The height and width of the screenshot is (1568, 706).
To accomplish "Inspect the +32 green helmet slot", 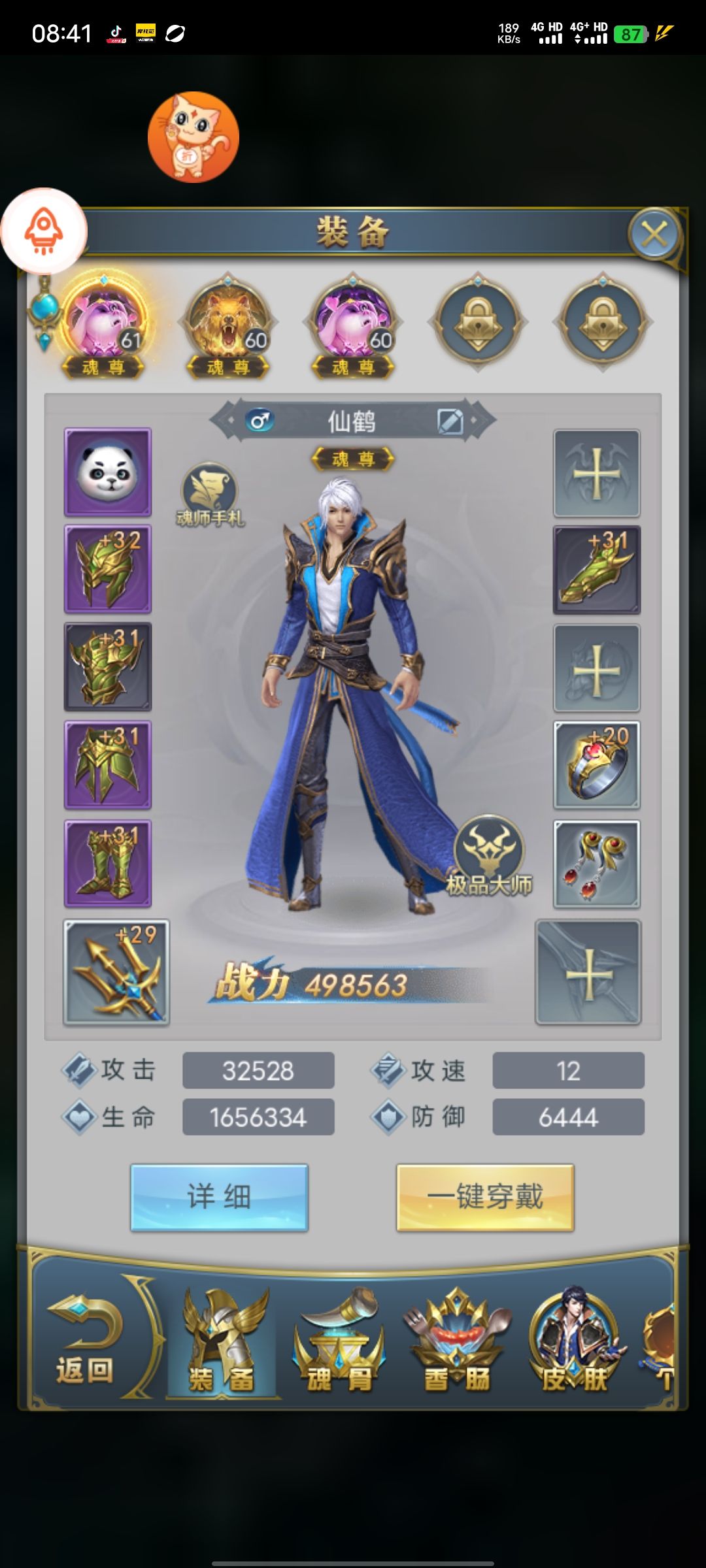I will coord(108,569).
